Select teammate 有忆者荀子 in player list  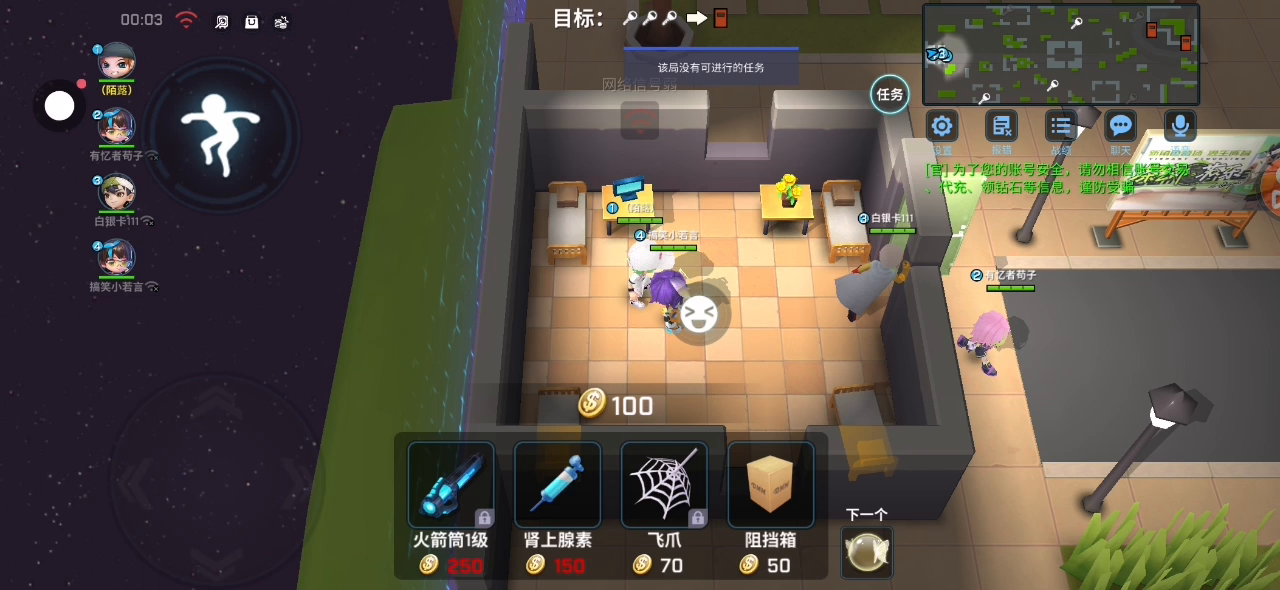116,127
